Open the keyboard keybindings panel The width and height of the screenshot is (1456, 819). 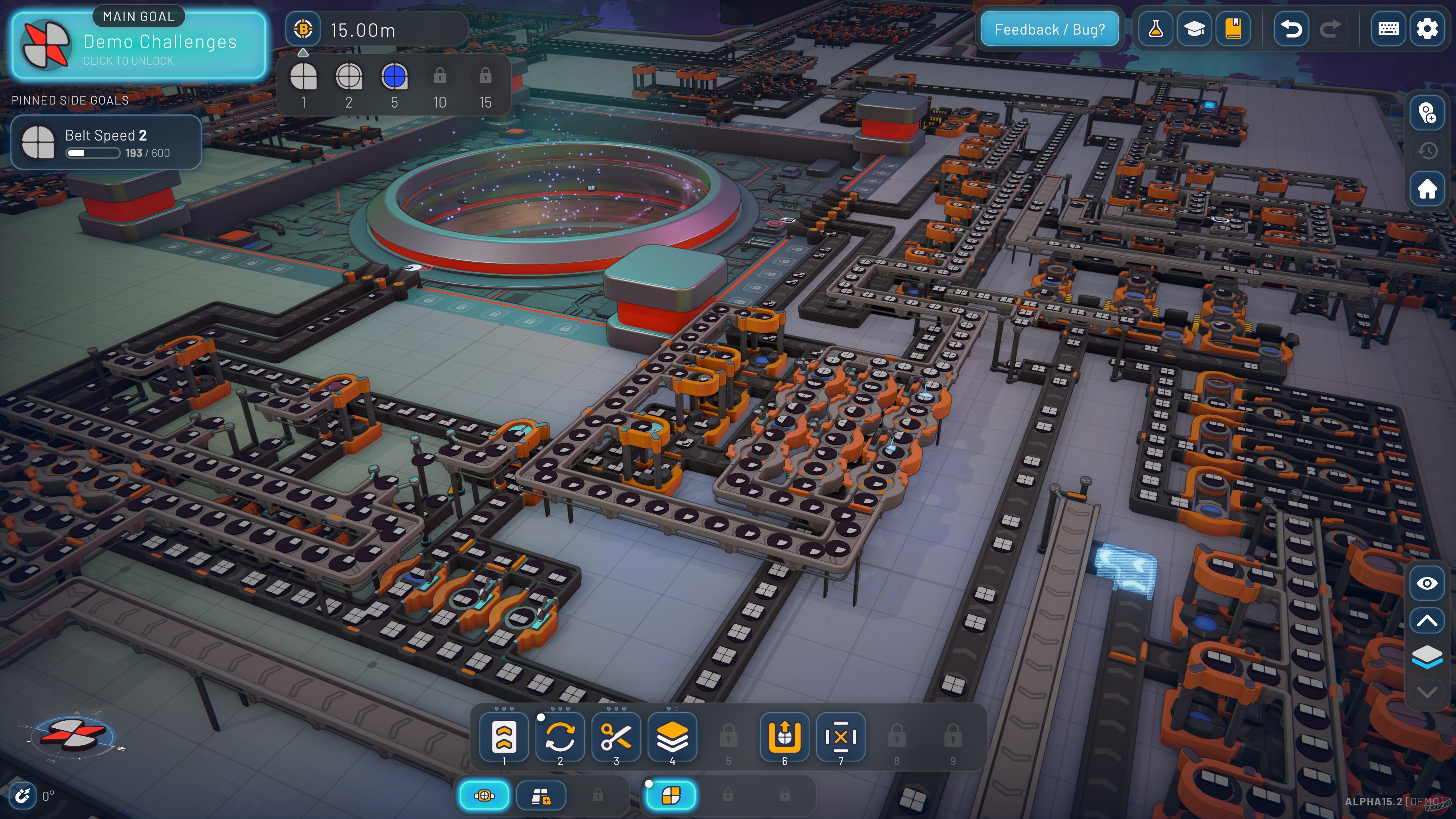point(1388,29)
